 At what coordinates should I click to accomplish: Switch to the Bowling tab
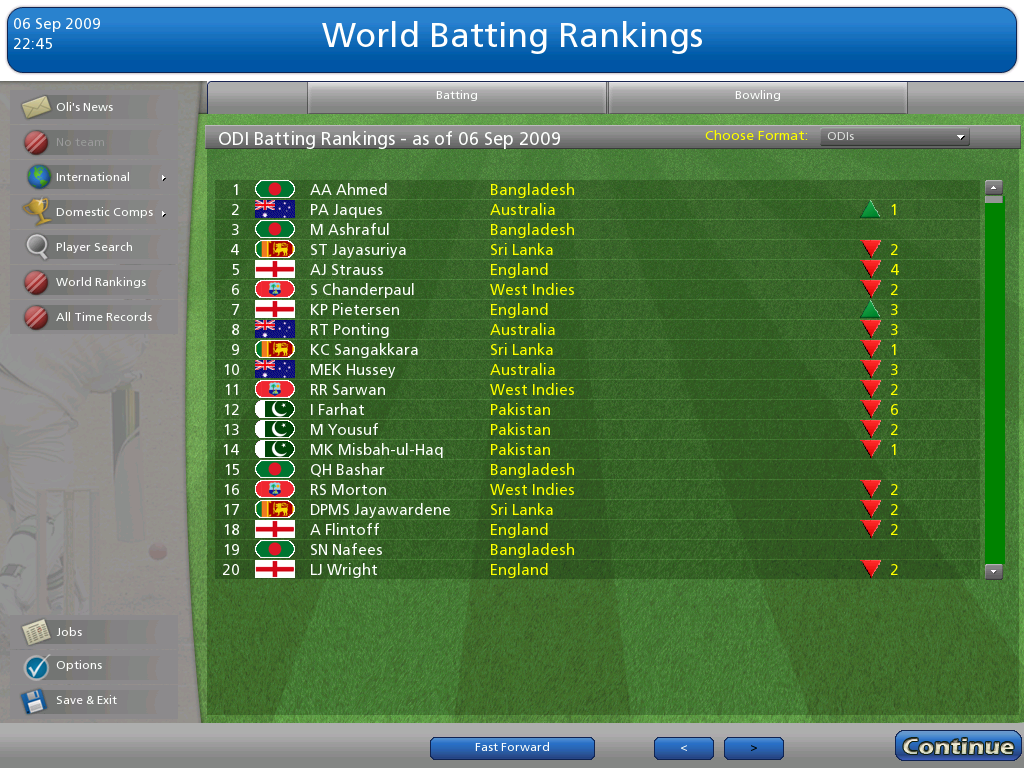click(757, 96)
